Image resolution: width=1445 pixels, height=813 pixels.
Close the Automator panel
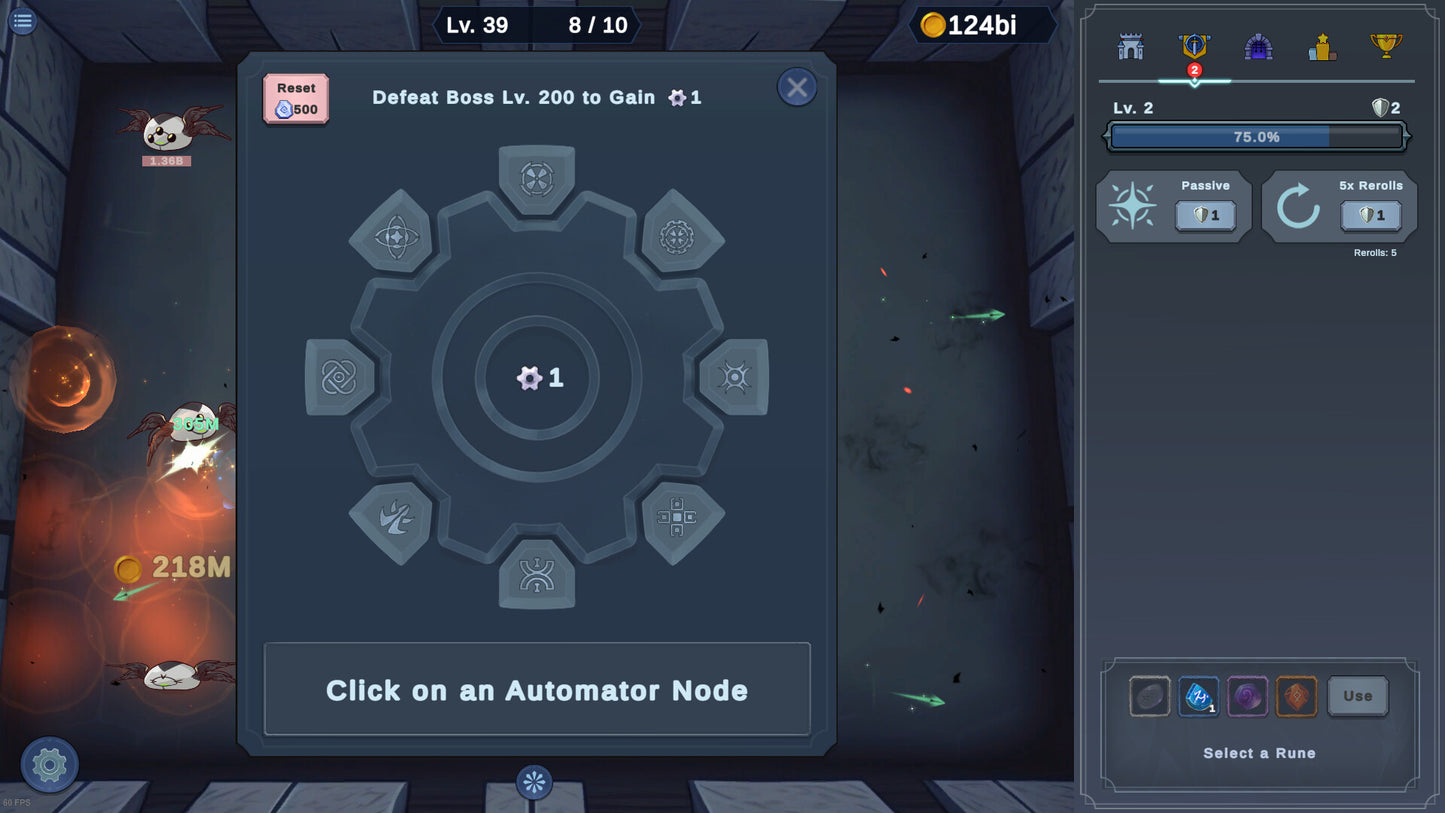click(796, 88)
